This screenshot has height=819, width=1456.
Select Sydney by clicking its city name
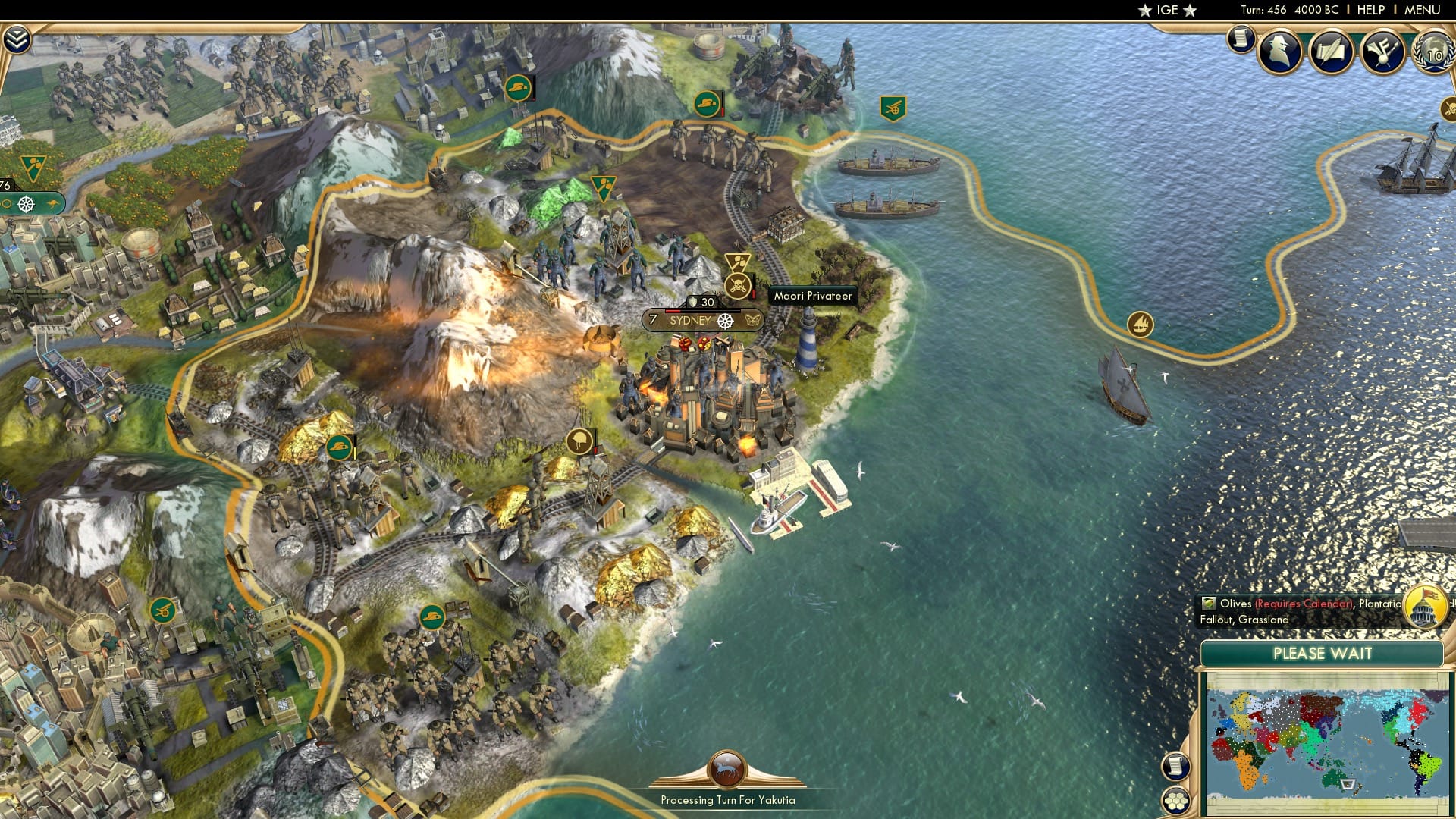tap(689, 321)
